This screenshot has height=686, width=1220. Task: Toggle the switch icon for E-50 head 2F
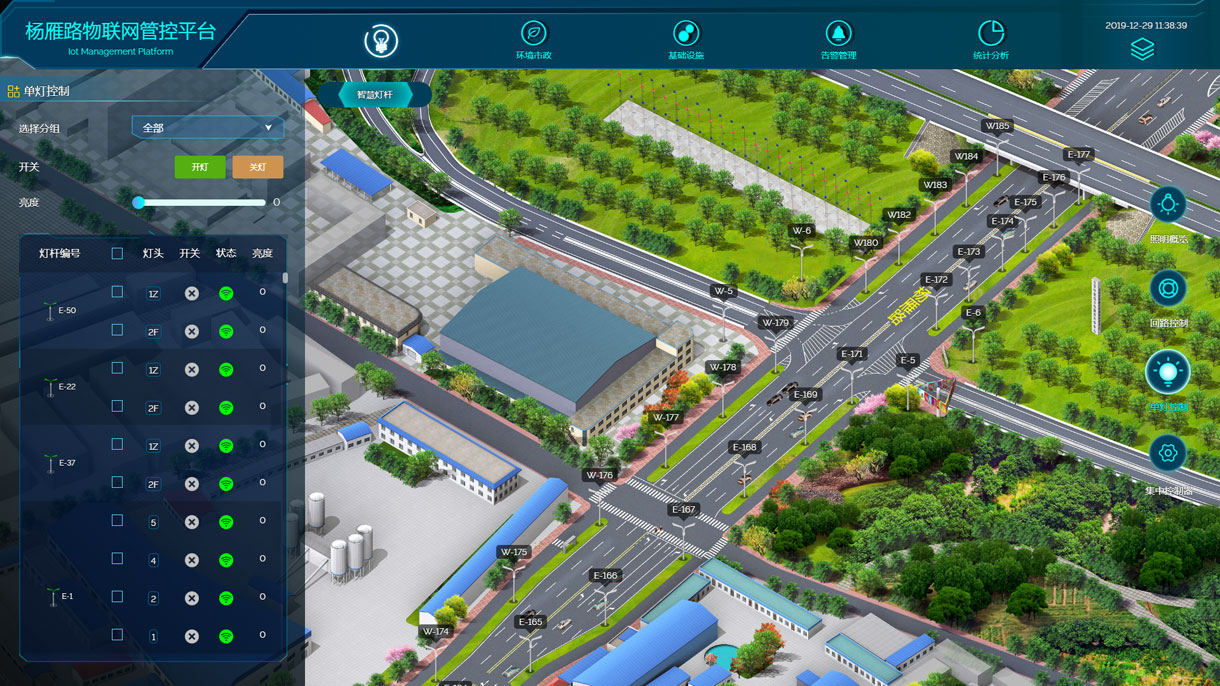[192, 332]
